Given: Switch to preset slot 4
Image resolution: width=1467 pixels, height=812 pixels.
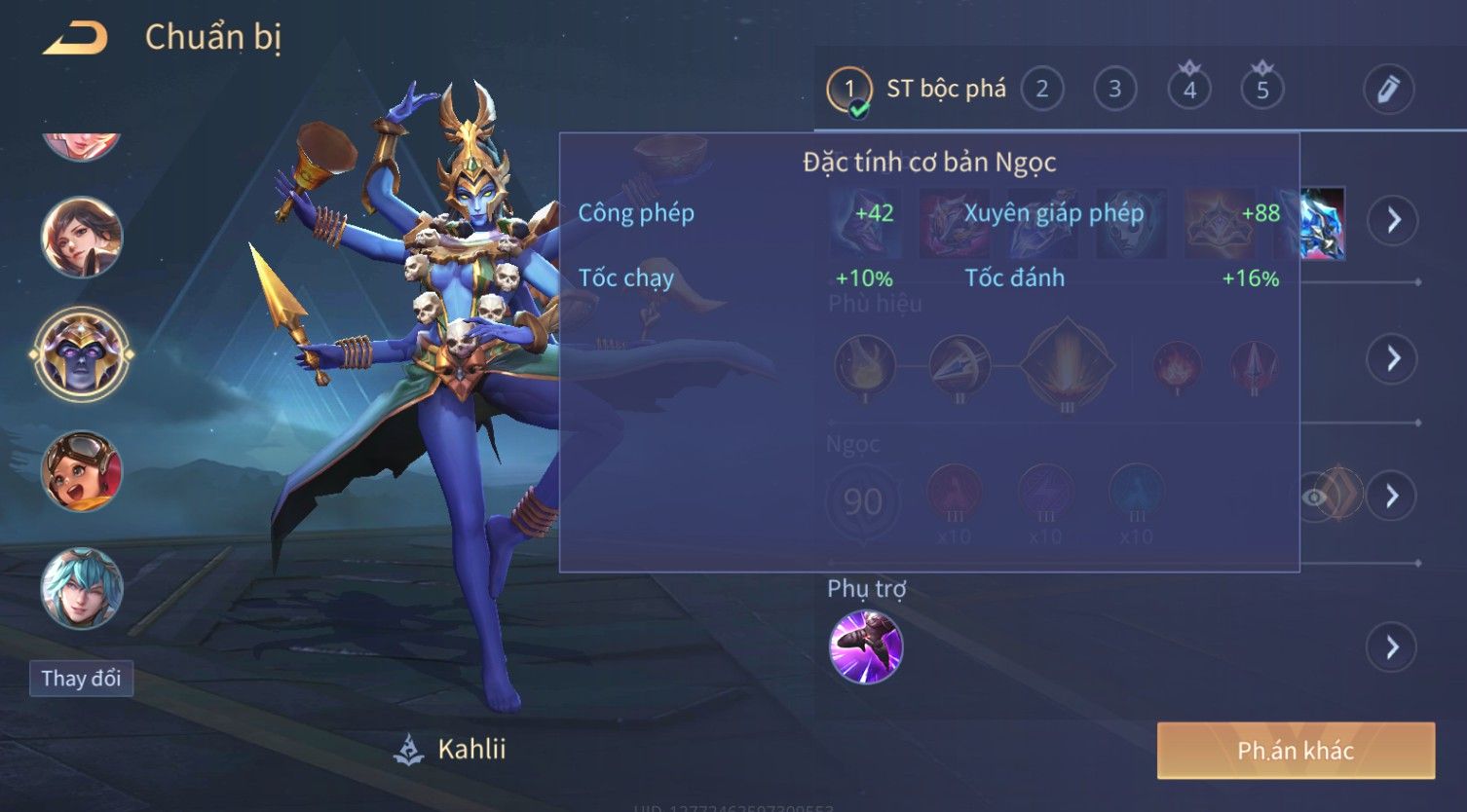Looking at the screenshot, I should coord(1188,90).
